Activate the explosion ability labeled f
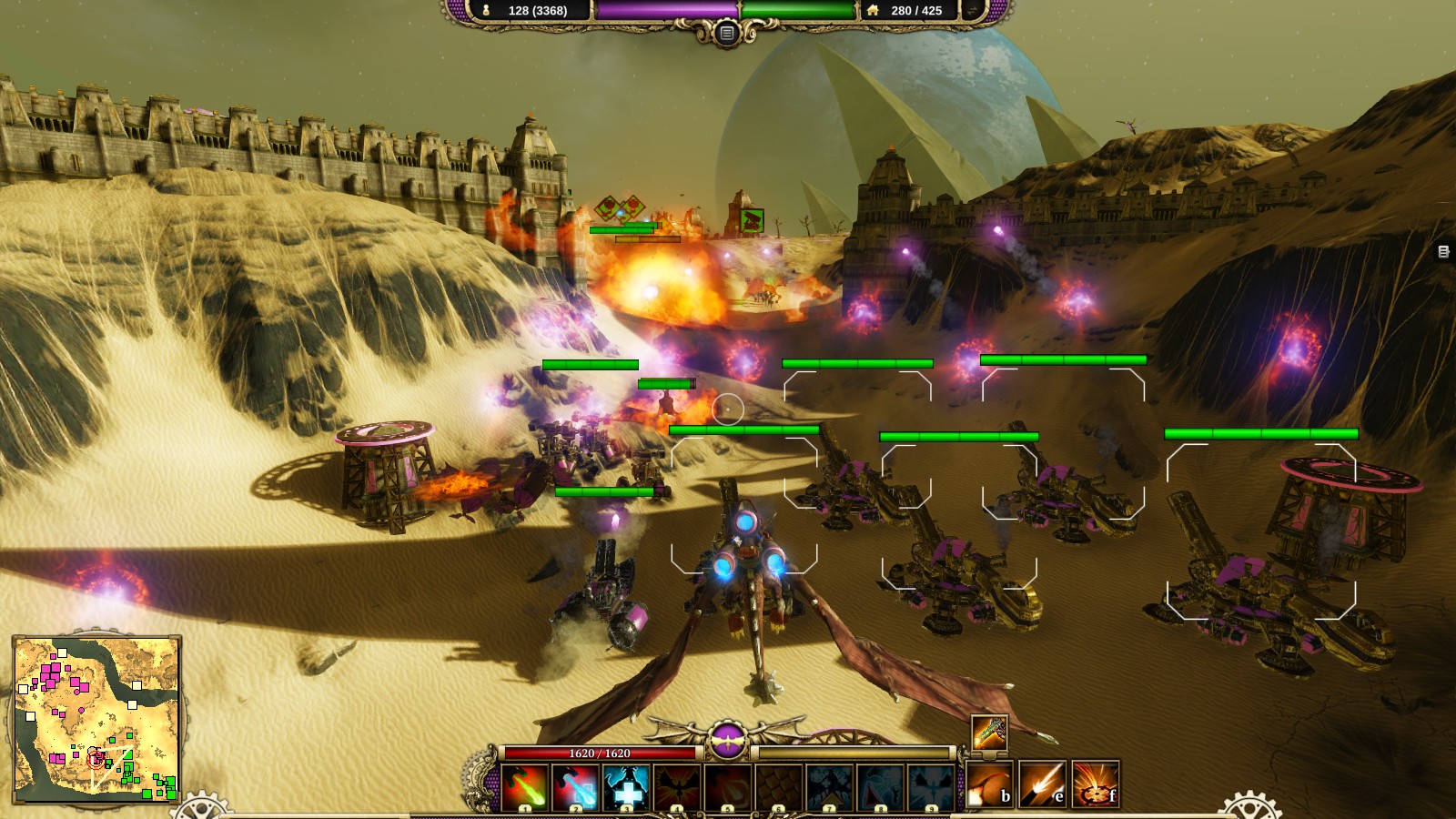 point(1096,785)
